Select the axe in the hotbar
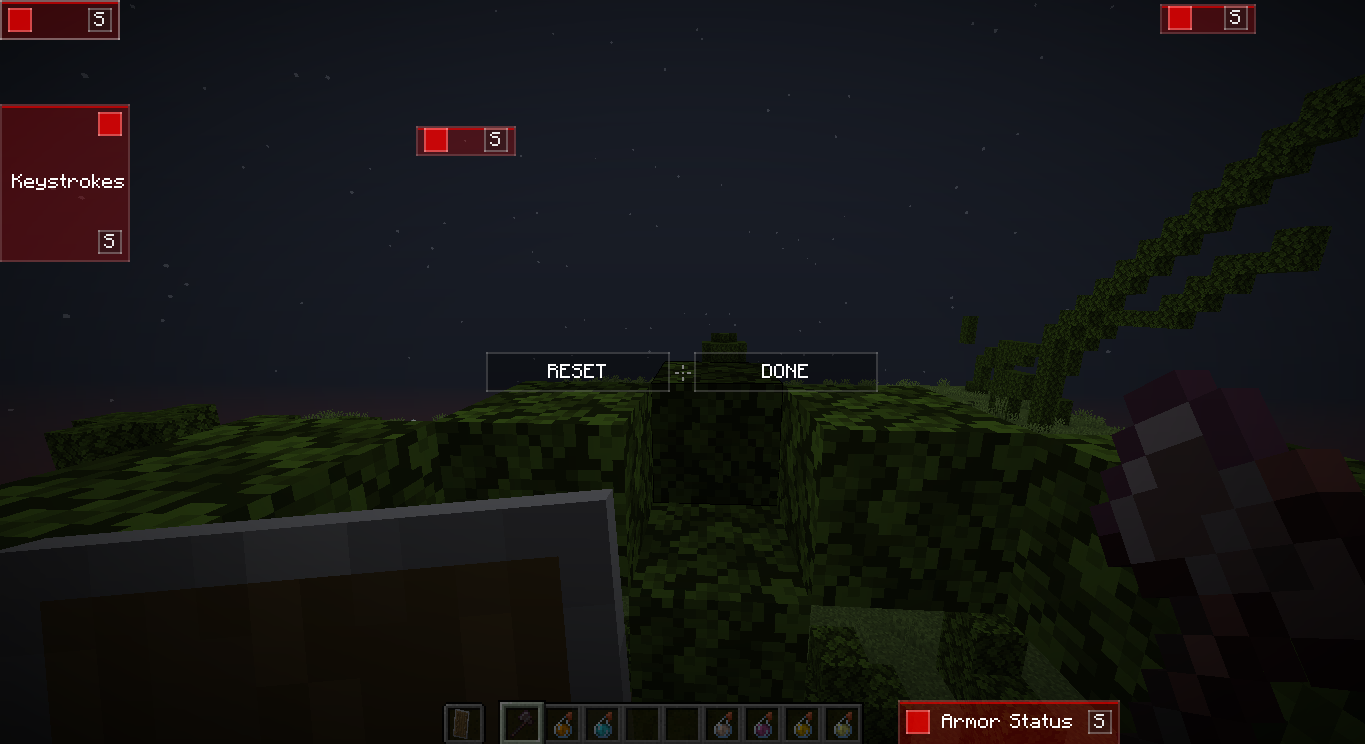Screen dimensions: 1365x744 [x=523, y=722]
